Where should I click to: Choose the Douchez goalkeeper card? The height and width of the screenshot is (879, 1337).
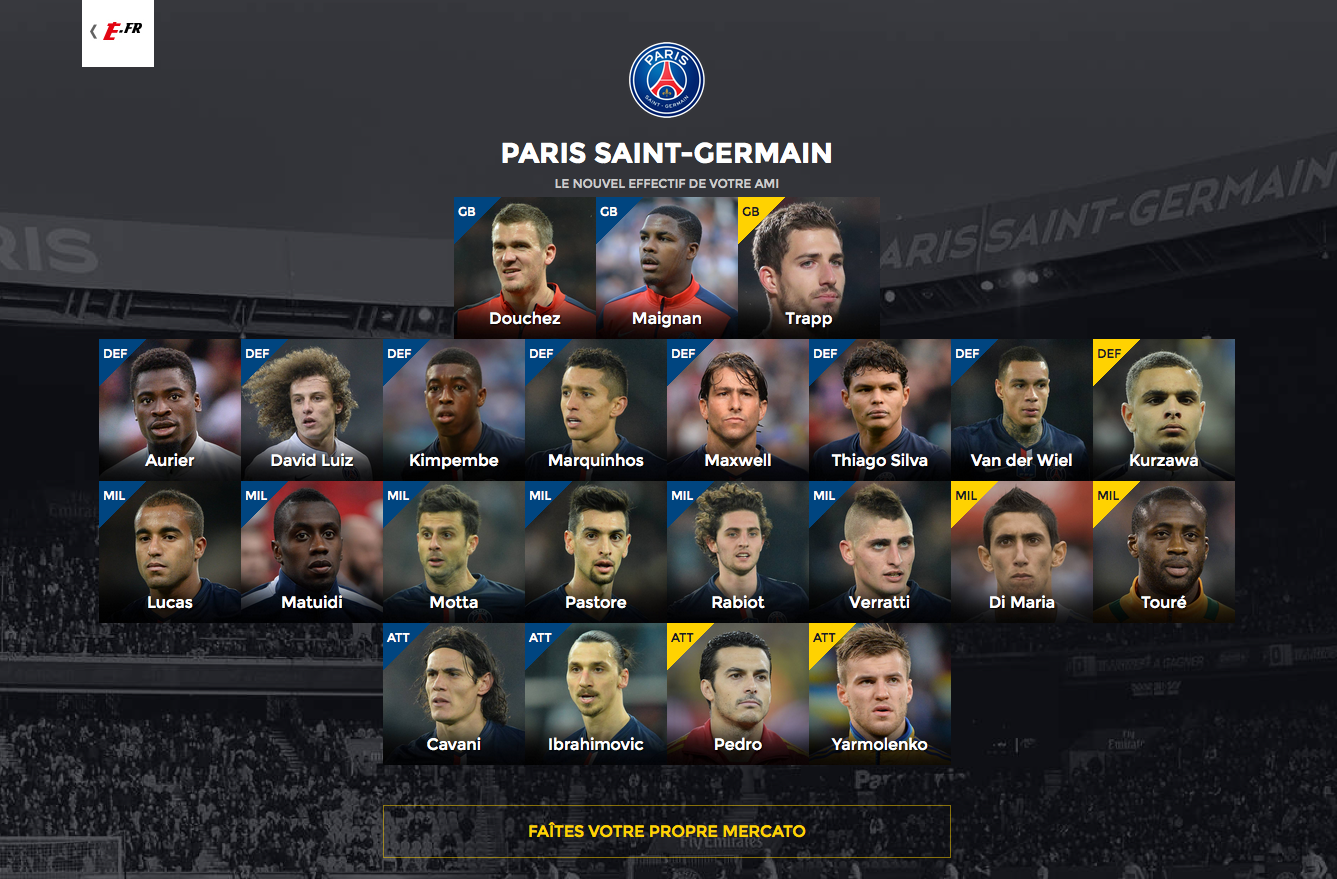tap(525, 267)
